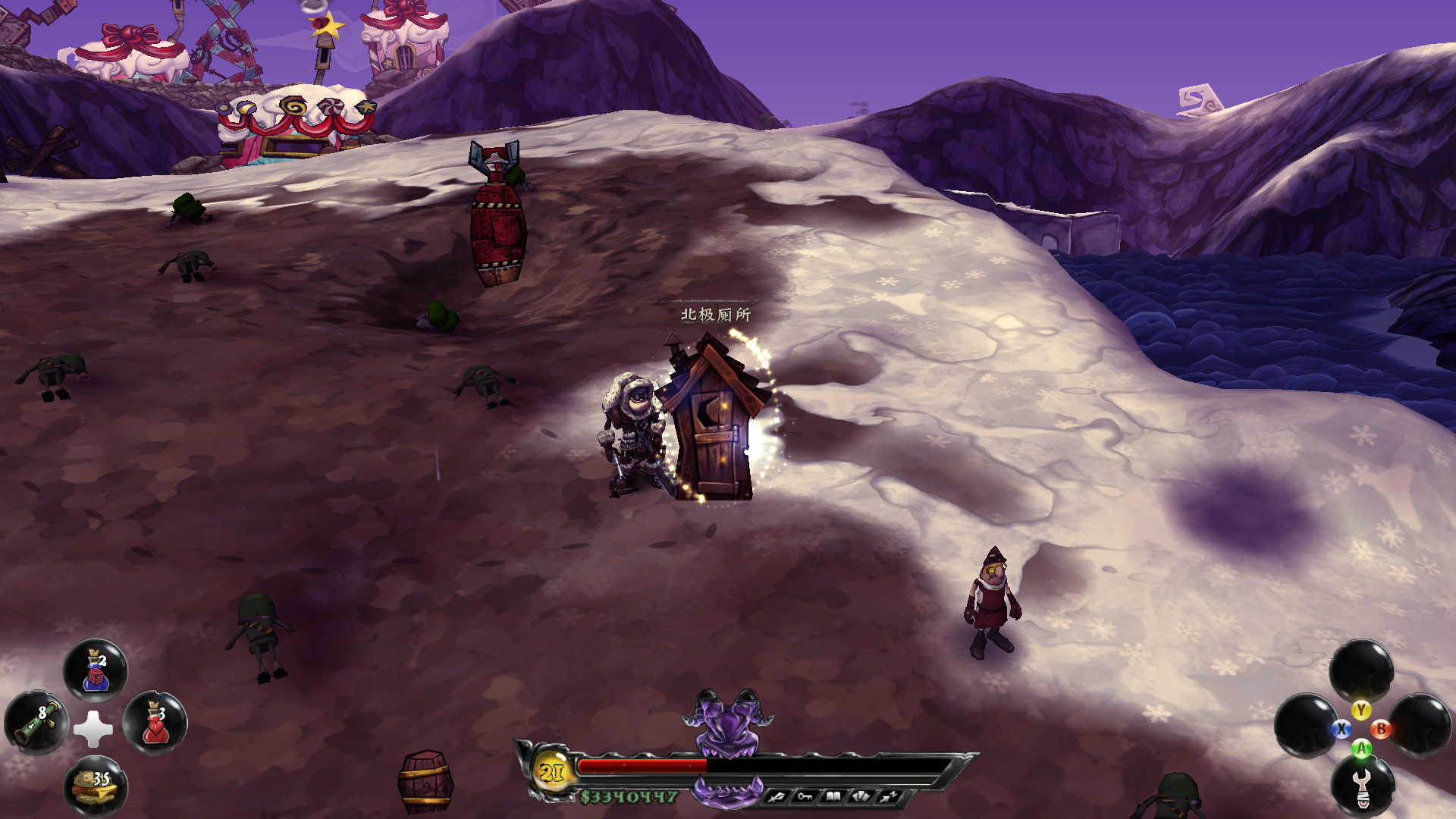1456x819 pixels.
Task: Activate the wrench action slot
Action: pyautogui.click(x=1363, y=786)
